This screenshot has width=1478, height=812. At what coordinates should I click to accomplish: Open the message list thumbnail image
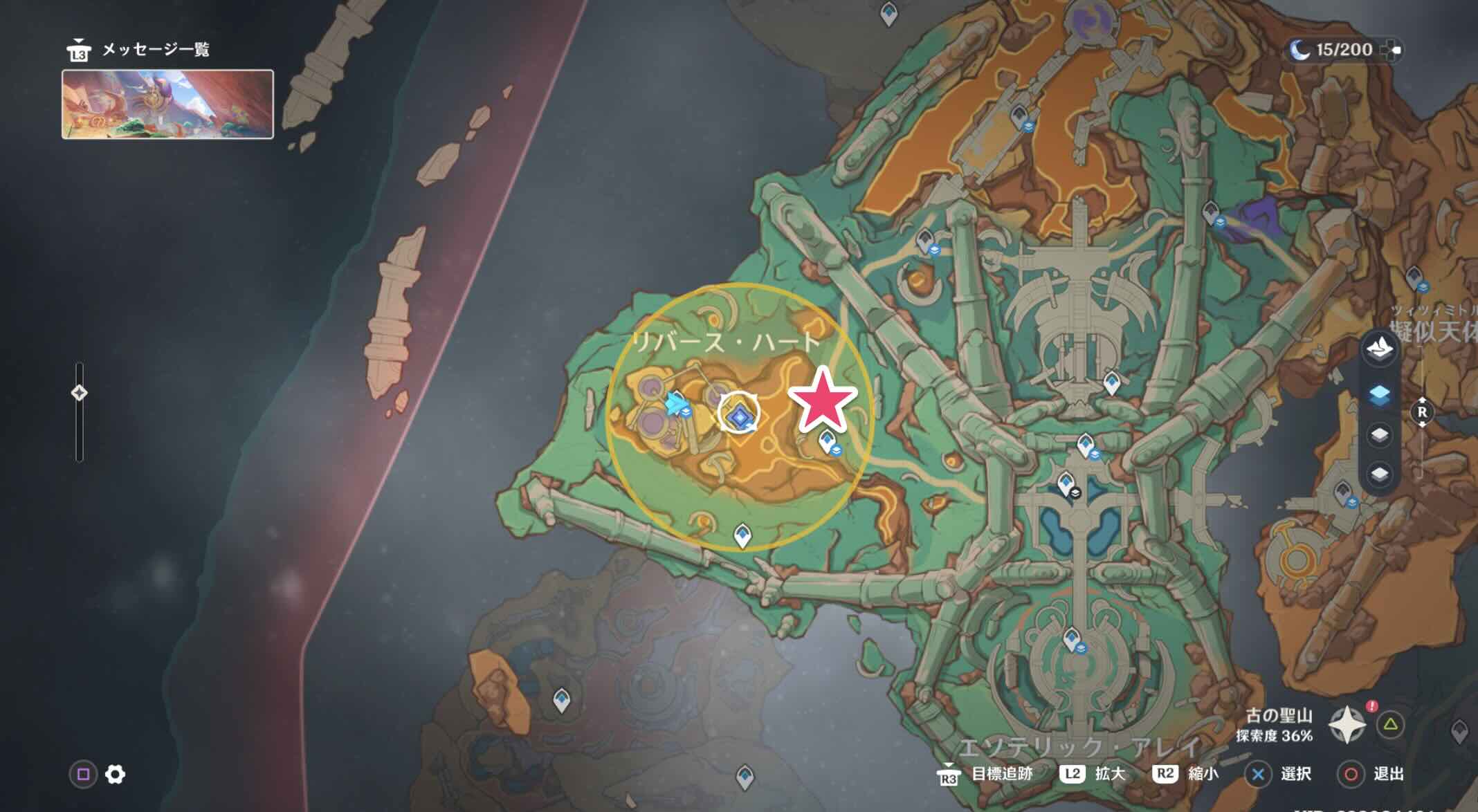167,104
